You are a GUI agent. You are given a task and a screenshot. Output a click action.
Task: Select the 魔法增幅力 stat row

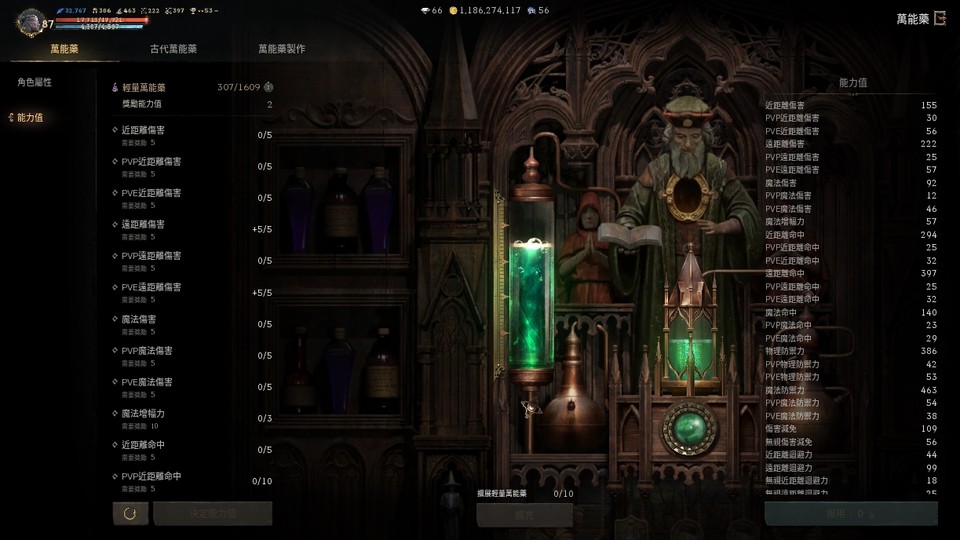click(x=192, y=418)
